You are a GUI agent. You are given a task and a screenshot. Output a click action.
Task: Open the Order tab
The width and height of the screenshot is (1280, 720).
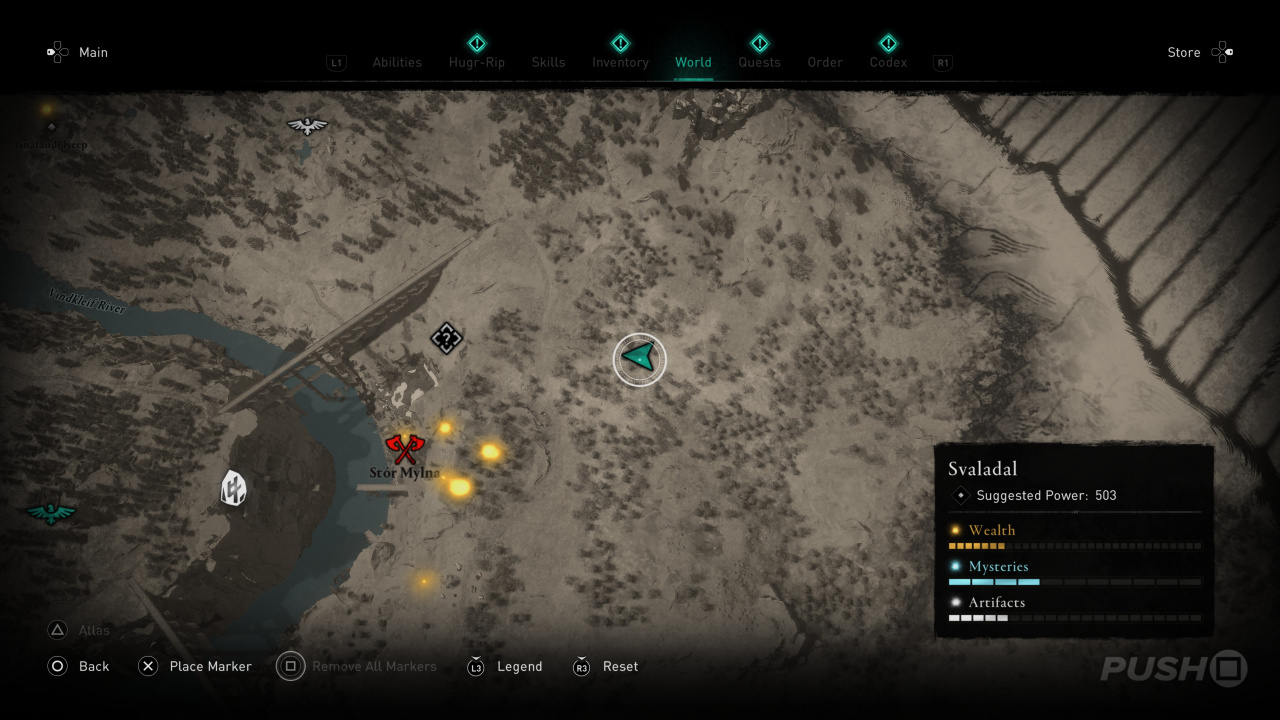click(825, 62)
